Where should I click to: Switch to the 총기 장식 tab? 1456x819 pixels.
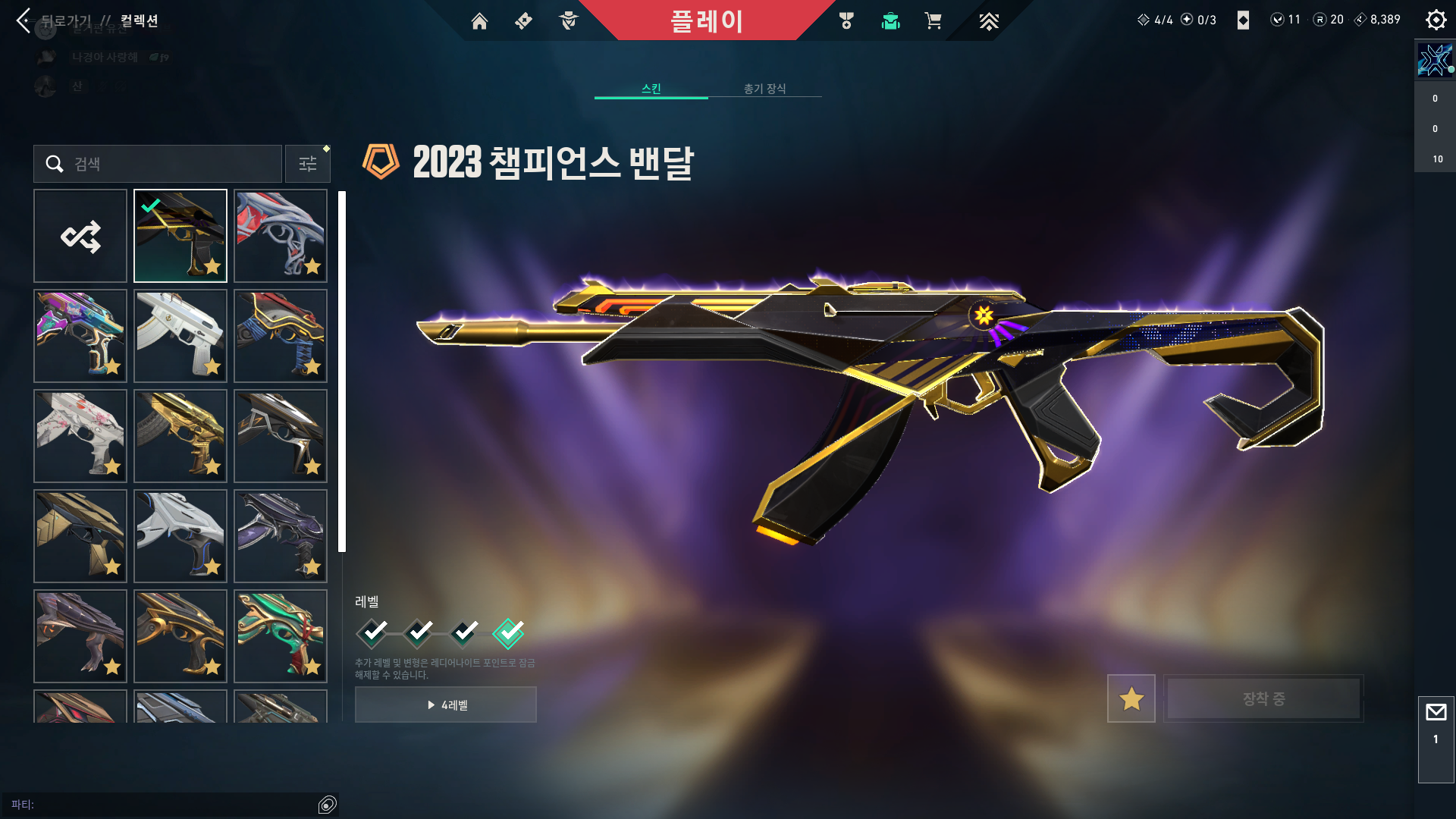[764, 89]
